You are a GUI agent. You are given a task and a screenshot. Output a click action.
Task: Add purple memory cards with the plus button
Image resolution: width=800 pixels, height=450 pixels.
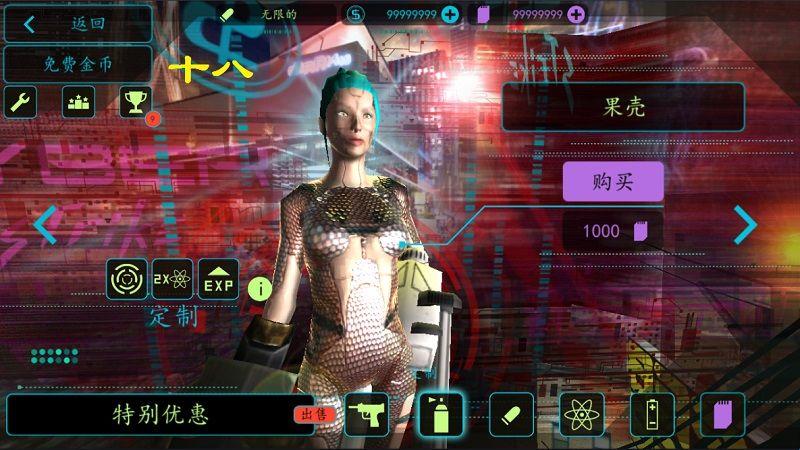pos(576,14)
